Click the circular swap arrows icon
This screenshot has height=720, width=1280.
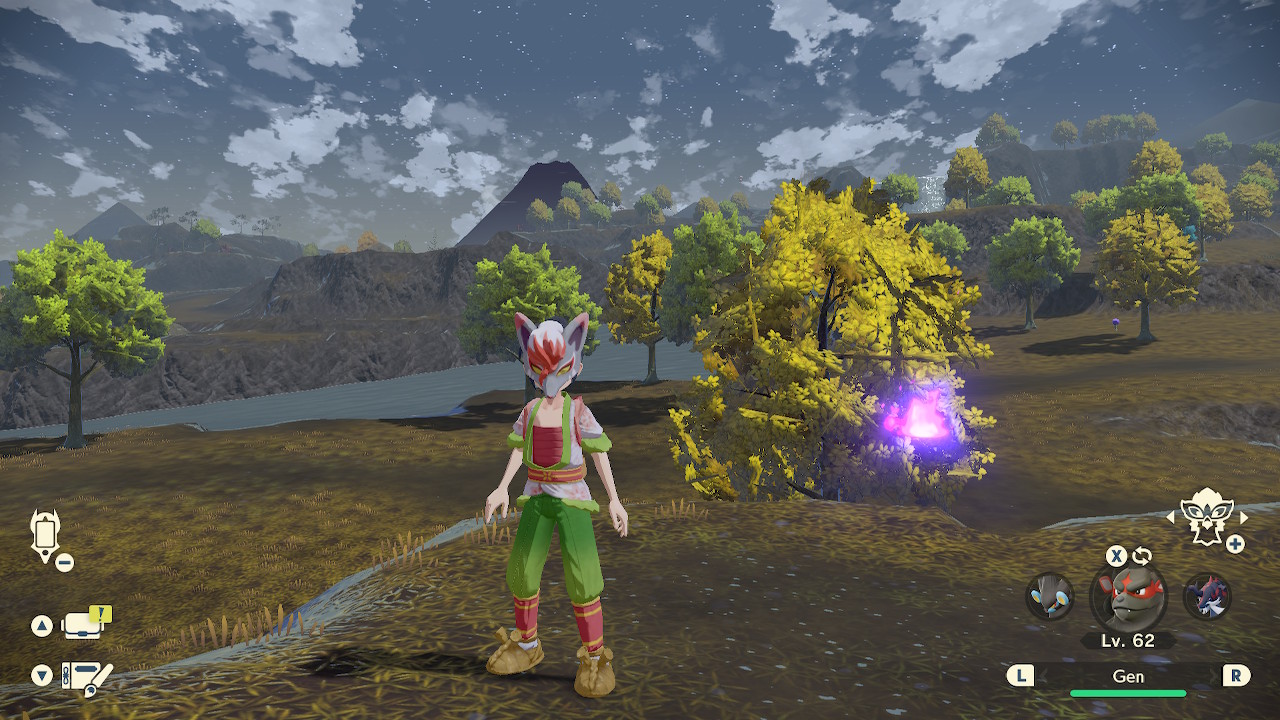[1142, 556]
